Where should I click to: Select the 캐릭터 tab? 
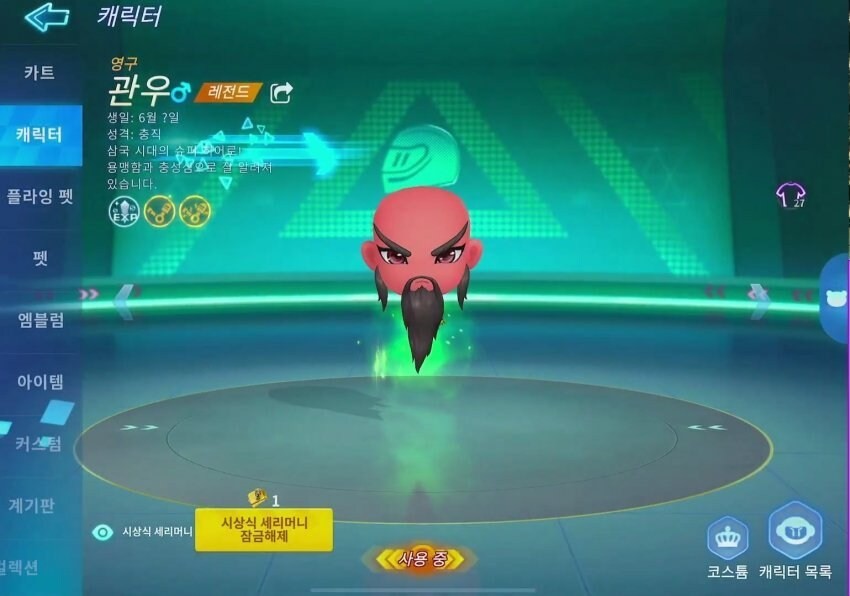40,134
